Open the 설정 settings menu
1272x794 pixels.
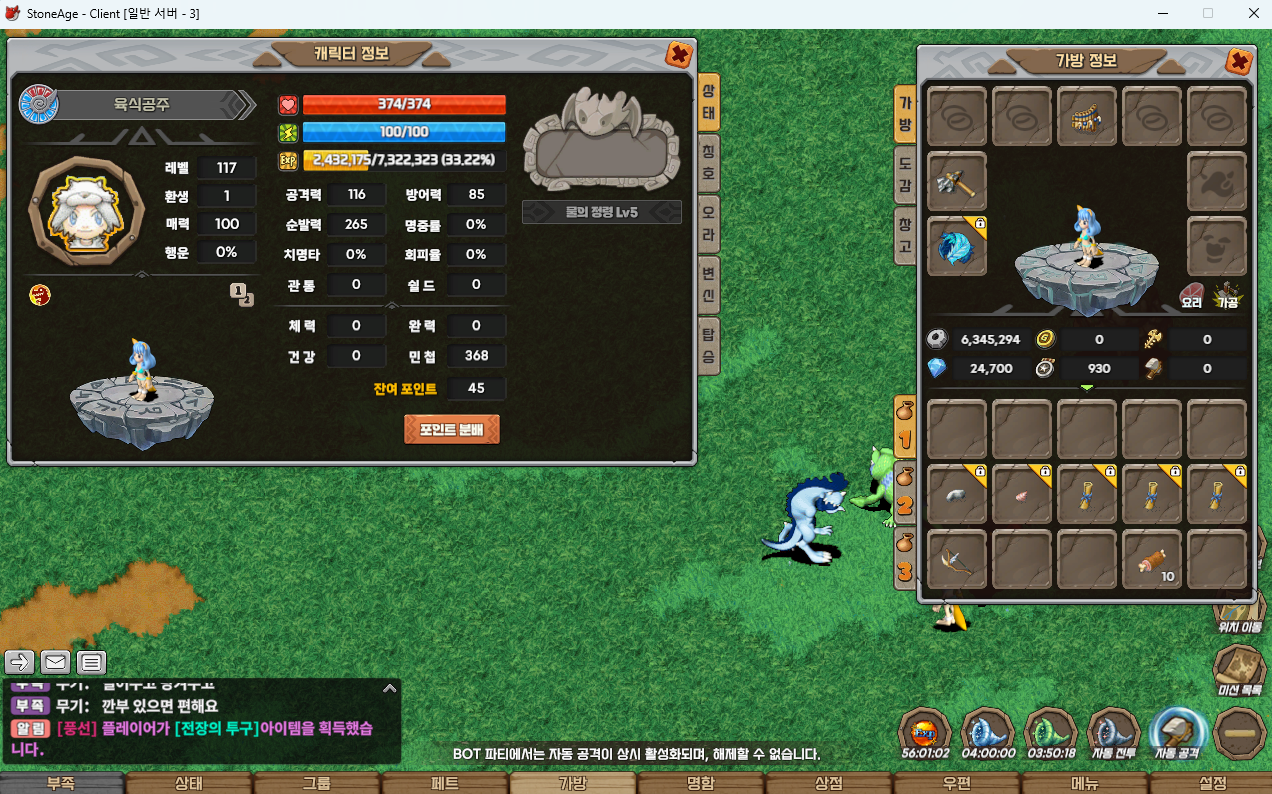click(1212, 784)
